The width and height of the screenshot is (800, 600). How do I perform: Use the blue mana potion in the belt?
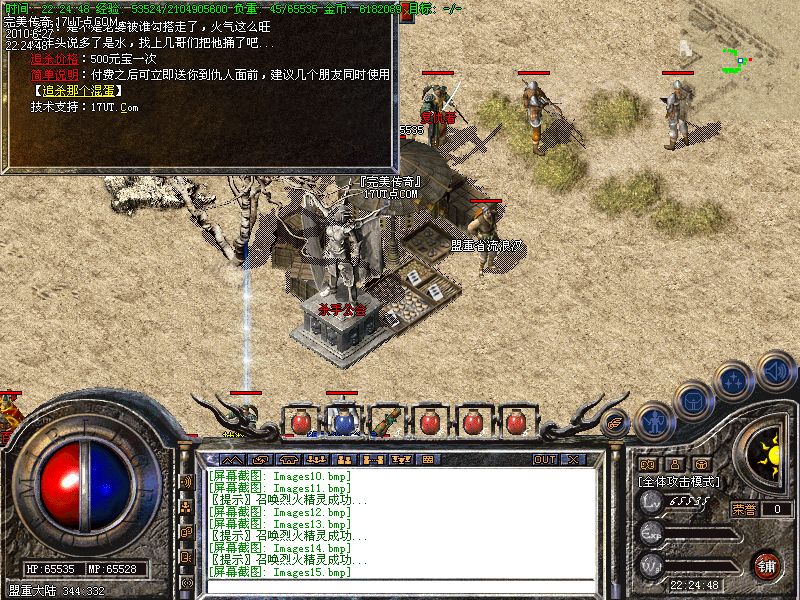coord(342,421)
